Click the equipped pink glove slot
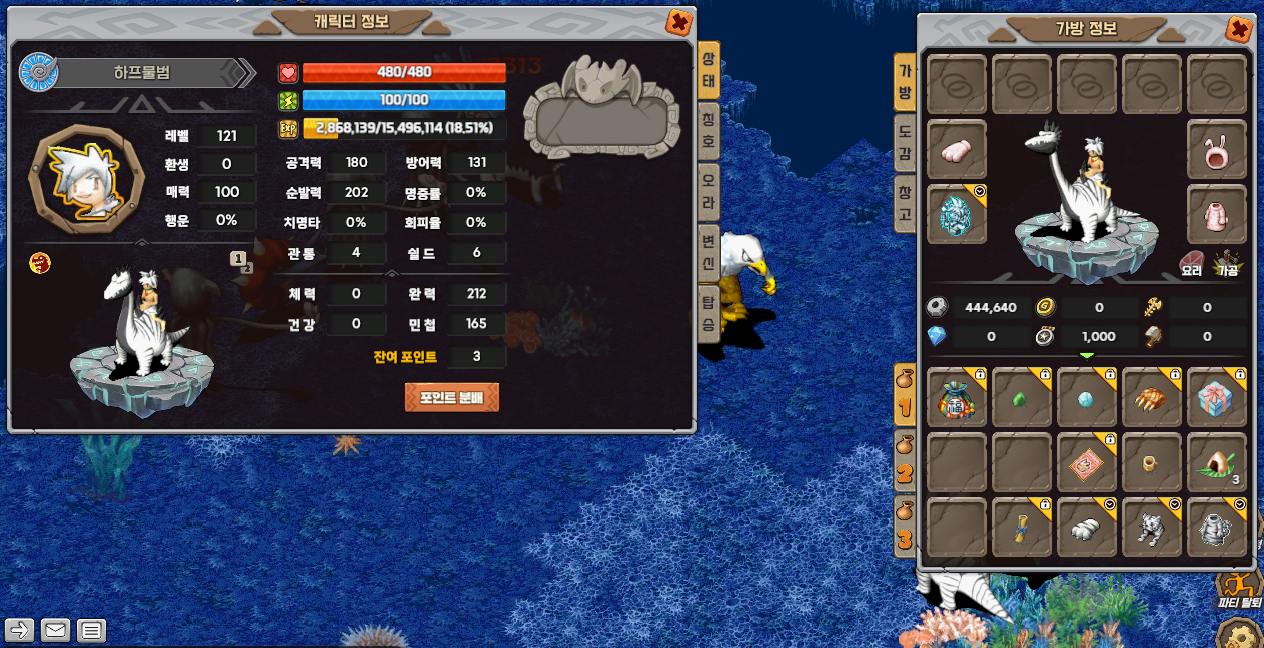1264x648 pixels. (x=957, y=150)
